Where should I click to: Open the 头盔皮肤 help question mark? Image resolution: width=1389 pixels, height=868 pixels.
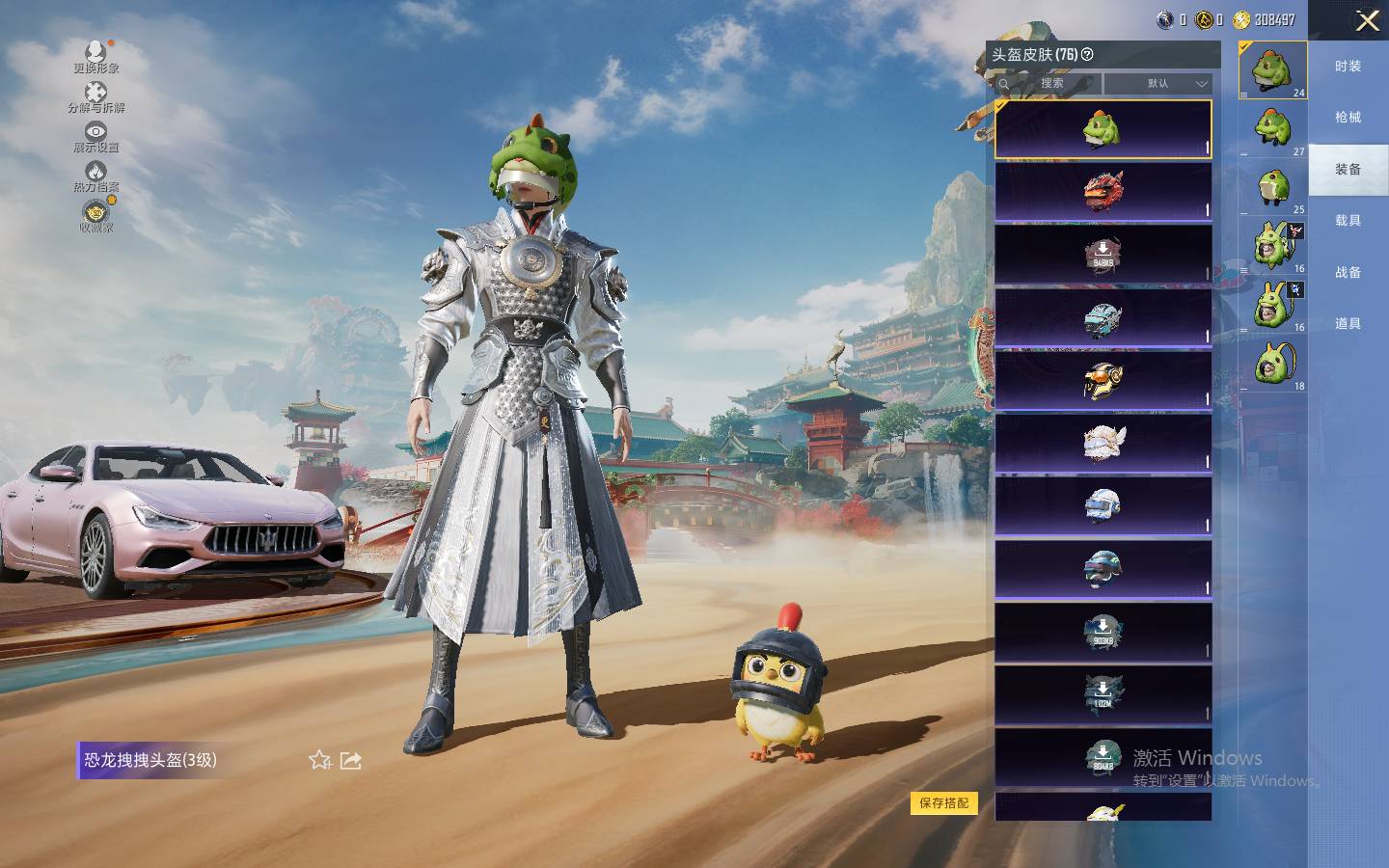1087,55
